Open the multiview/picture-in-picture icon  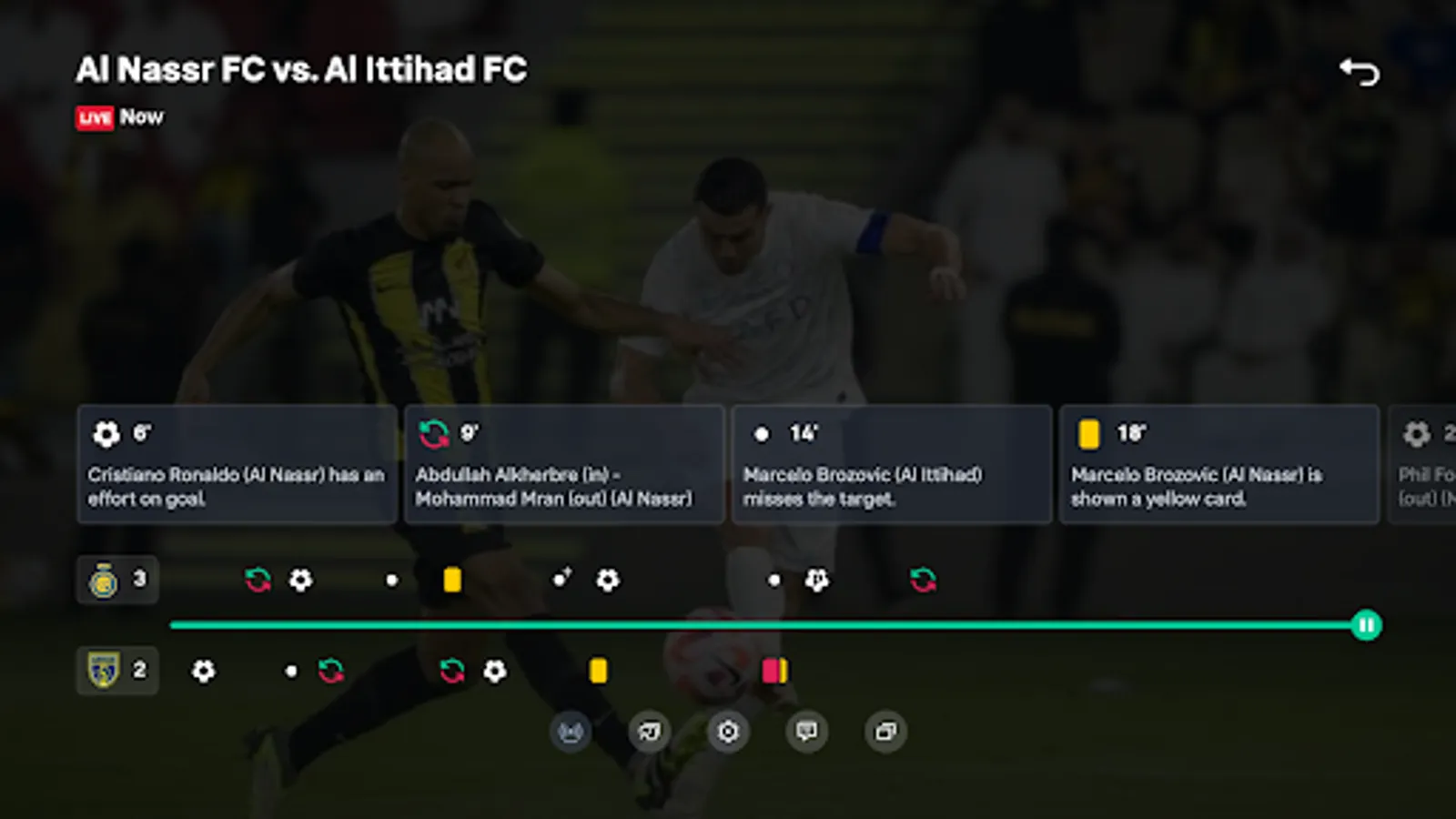point(886,731)
